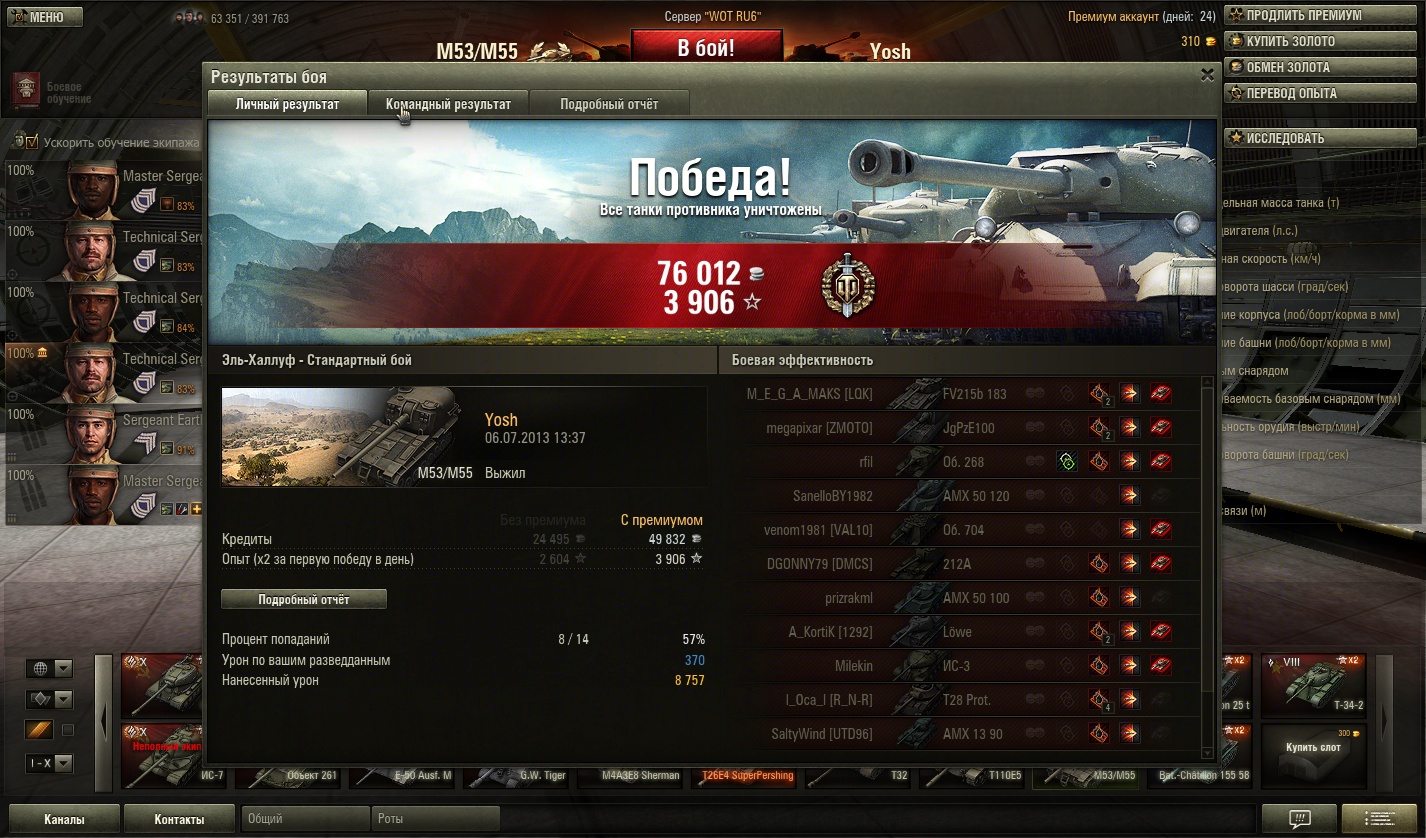
Task: Select the T-34-2 tank in carousel
Action: pyautogui.click(x=1313, y=686)
